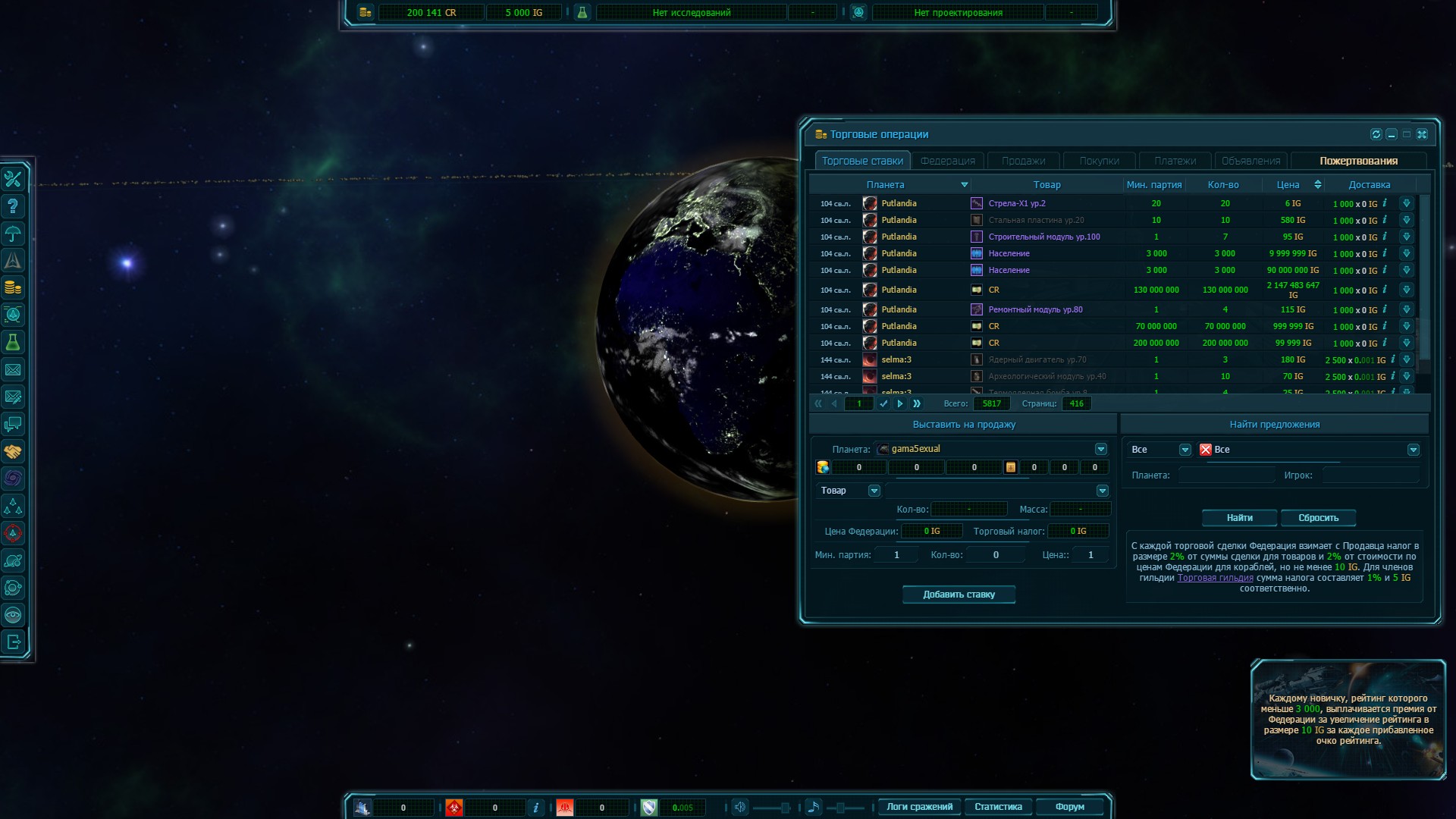1456x819 pixels.
Task: Close the Торговые операции window
Action: point(1422,134)
